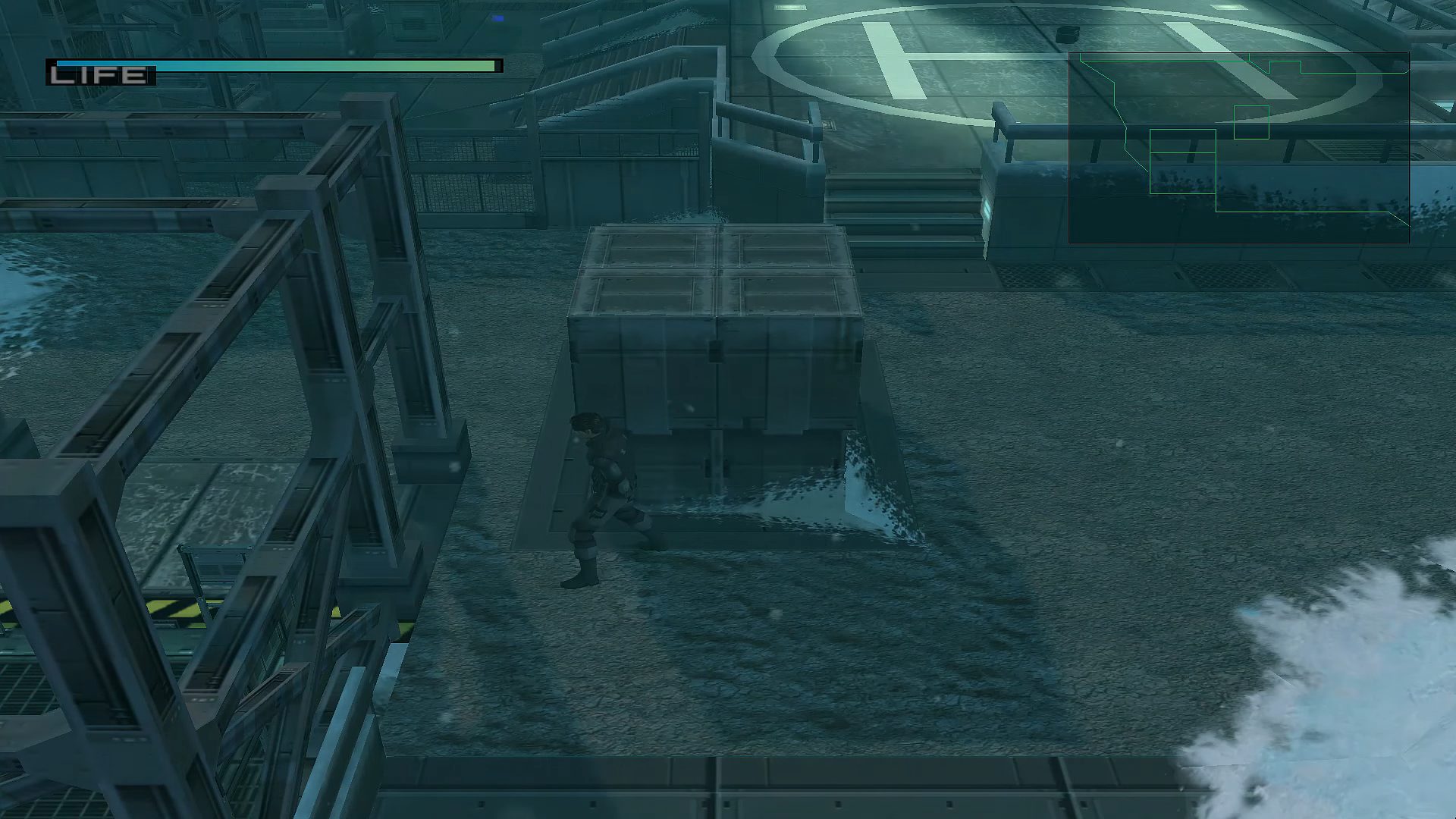The width and height of the screenshot is (1456, 819).
Task: Click the Soliton radar minimap
Action: click(1238, 148)
